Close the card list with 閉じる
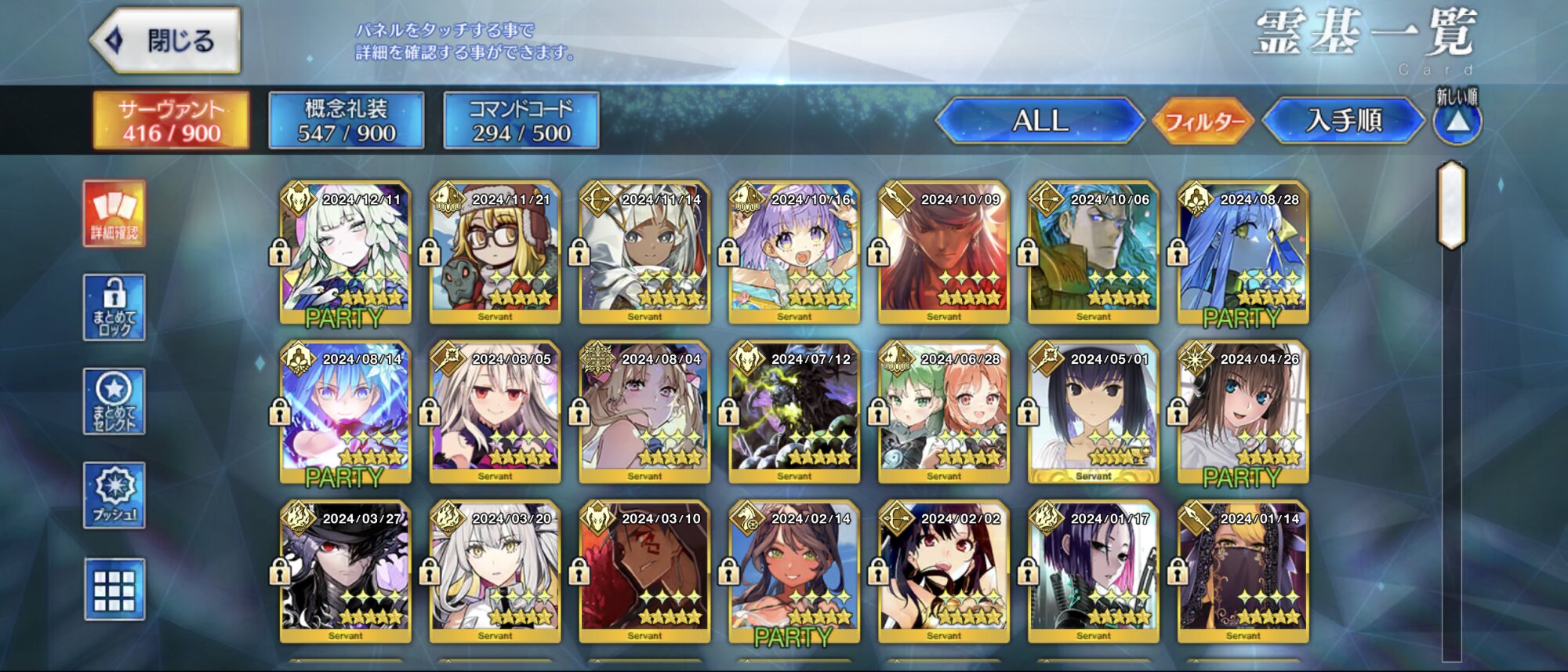This screenshot has width=1568, height=672. click(x=166, y=41)
